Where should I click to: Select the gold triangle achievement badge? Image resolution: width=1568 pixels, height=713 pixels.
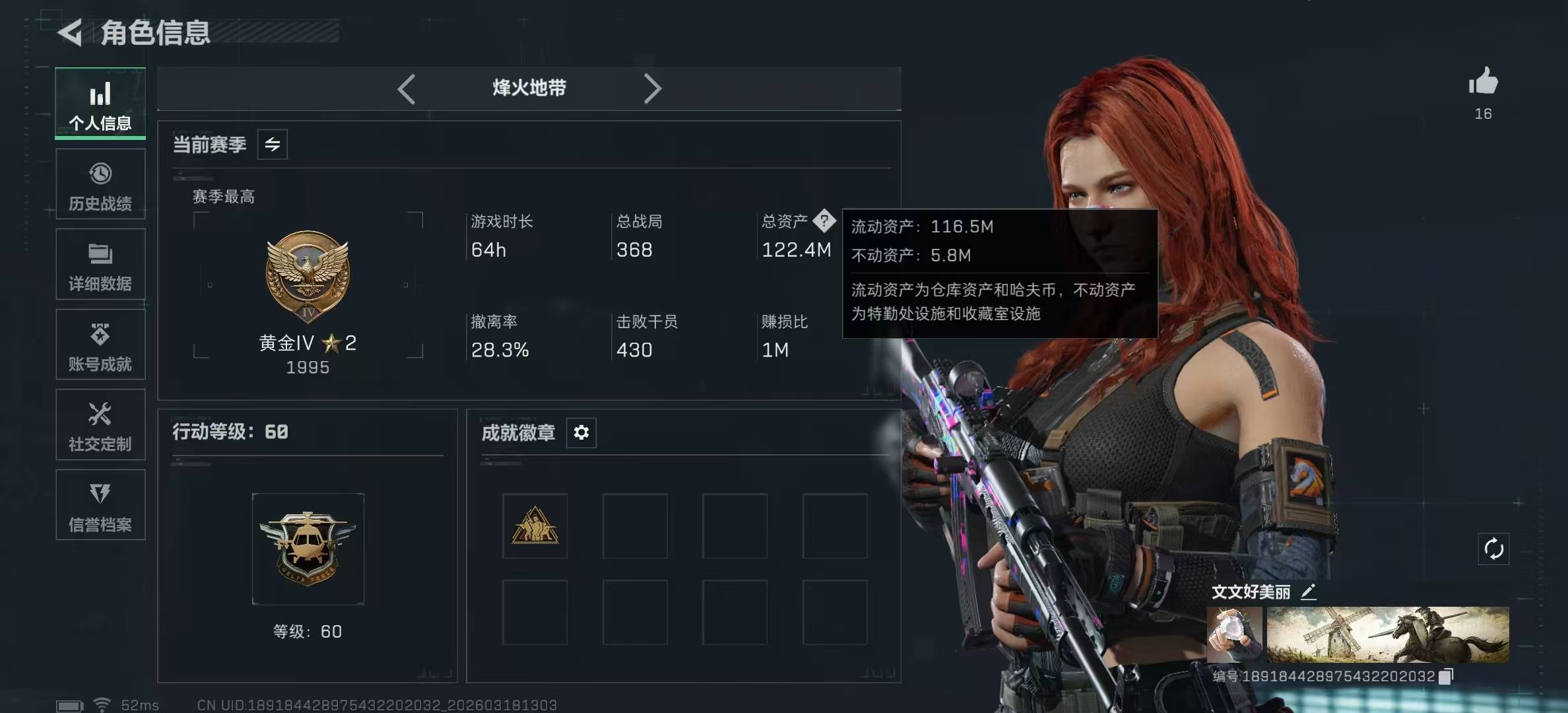[535, 526]
